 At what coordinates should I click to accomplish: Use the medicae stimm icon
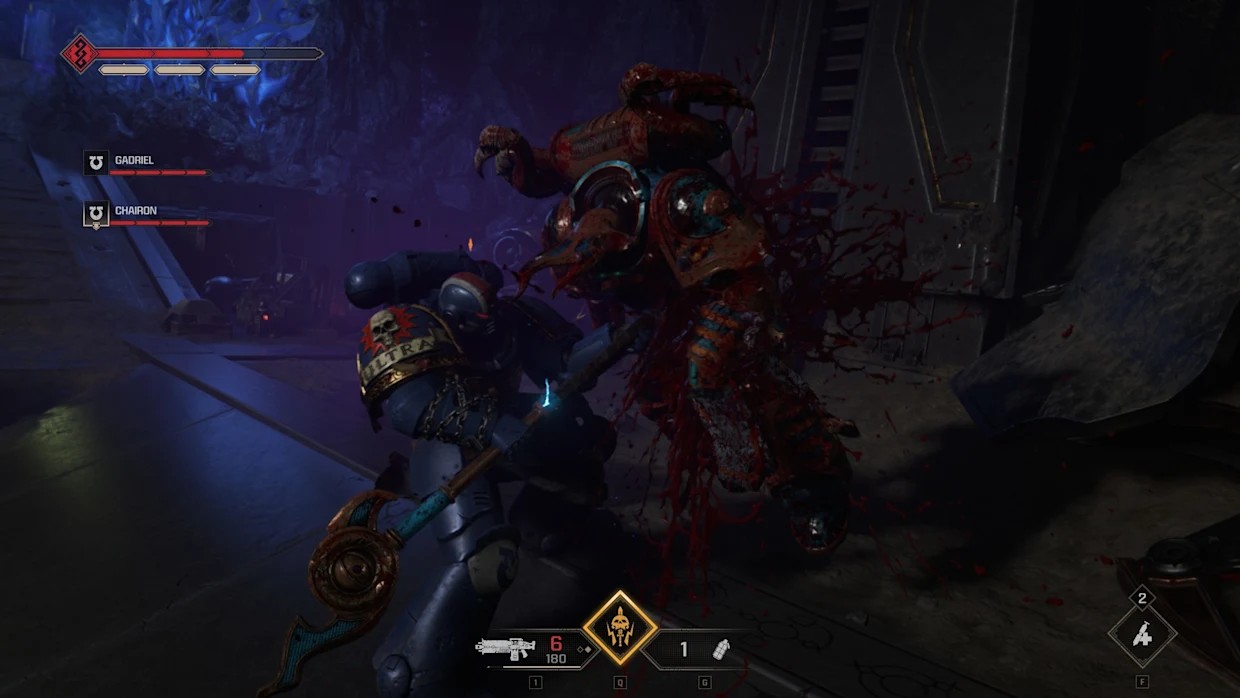1142,635
